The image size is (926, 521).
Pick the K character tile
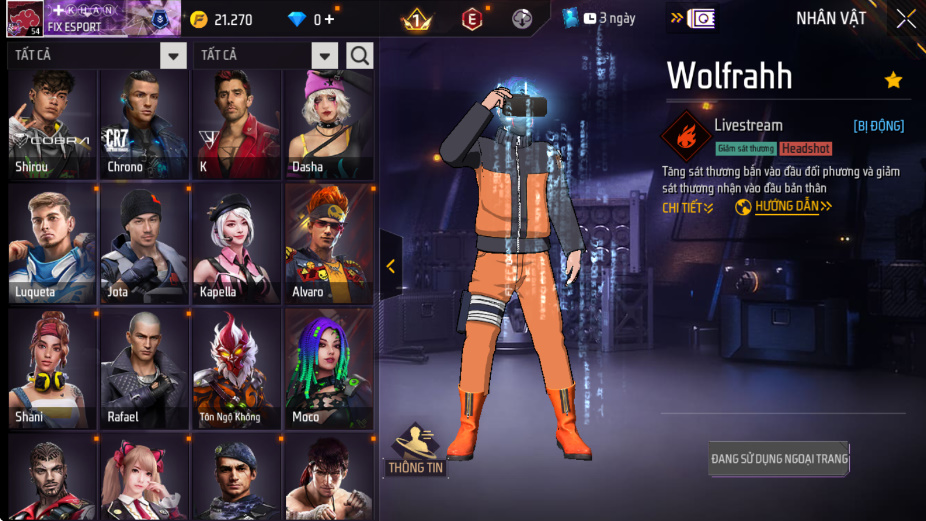coord(236,124)
